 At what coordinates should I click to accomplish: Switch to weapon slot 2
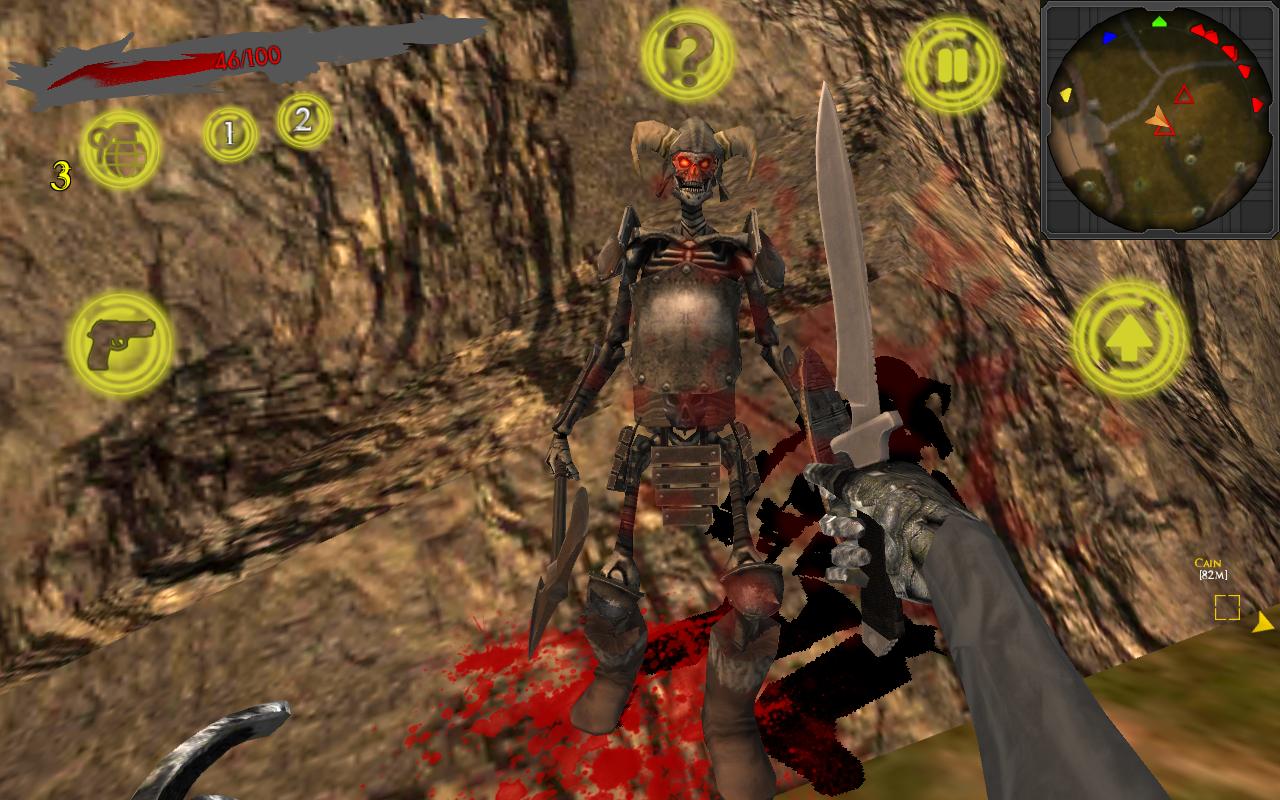point(303,120)
